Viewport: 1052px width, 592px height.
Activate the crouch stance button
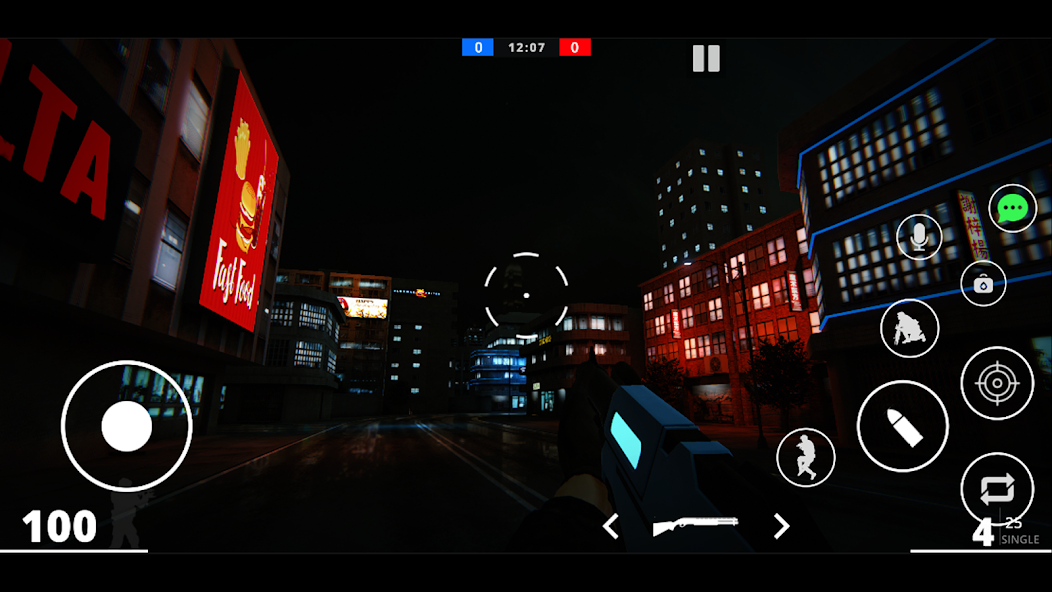(x=909, y=328)
